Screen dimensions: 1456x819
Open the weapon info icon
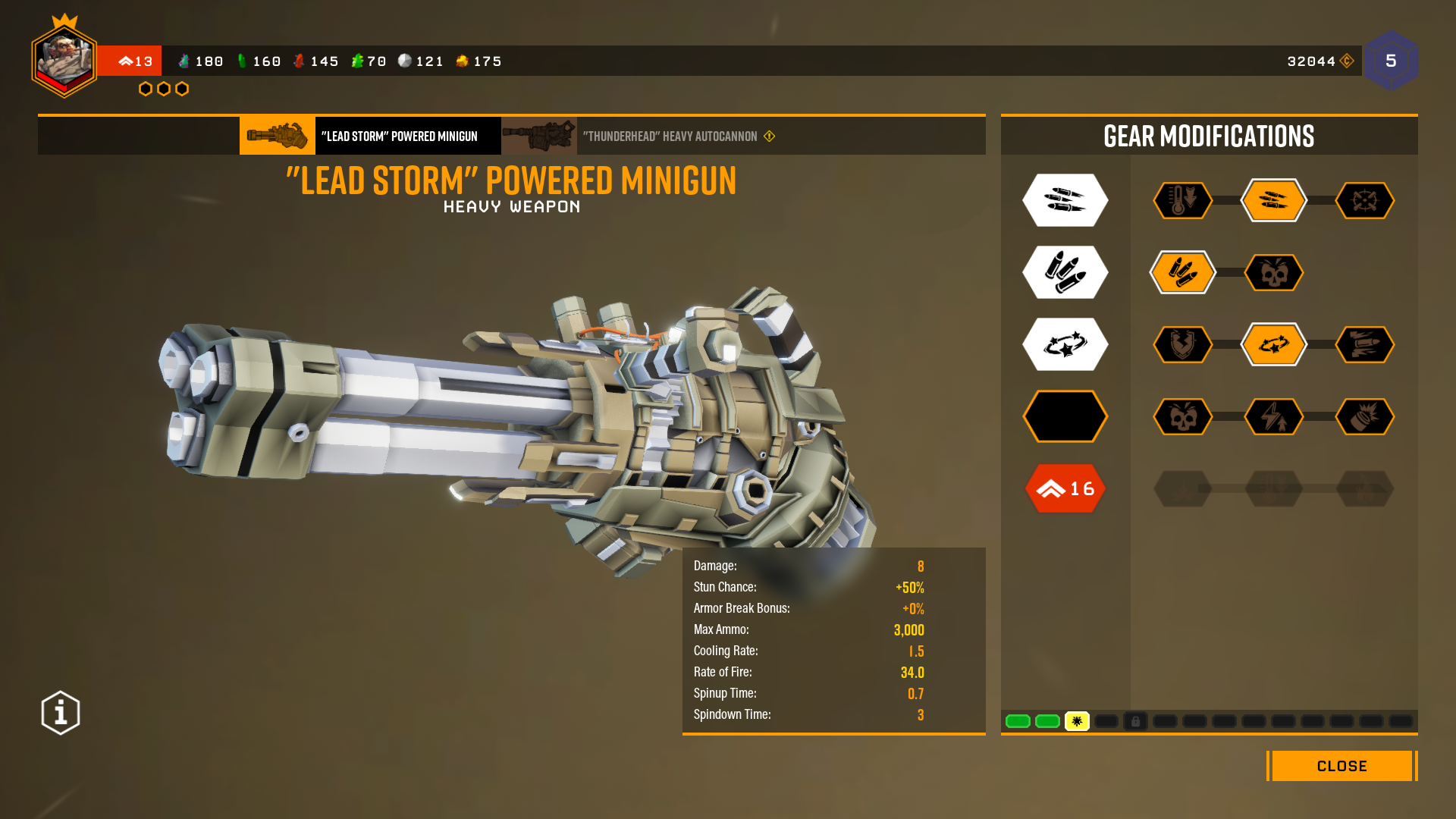(61, 713)
